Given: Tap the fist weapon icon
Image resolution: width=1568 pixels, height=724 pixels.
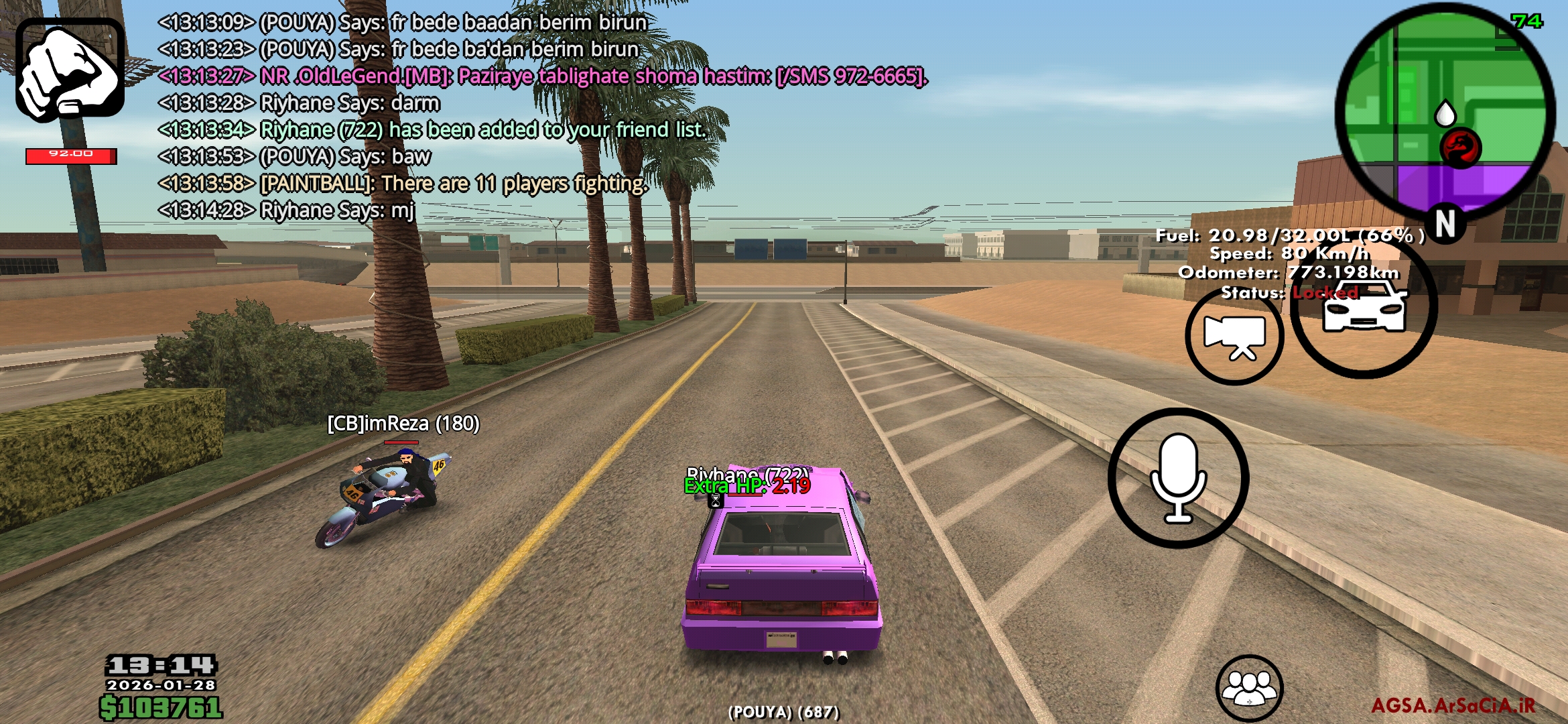Looking at the screenshot, I should 70,70.
